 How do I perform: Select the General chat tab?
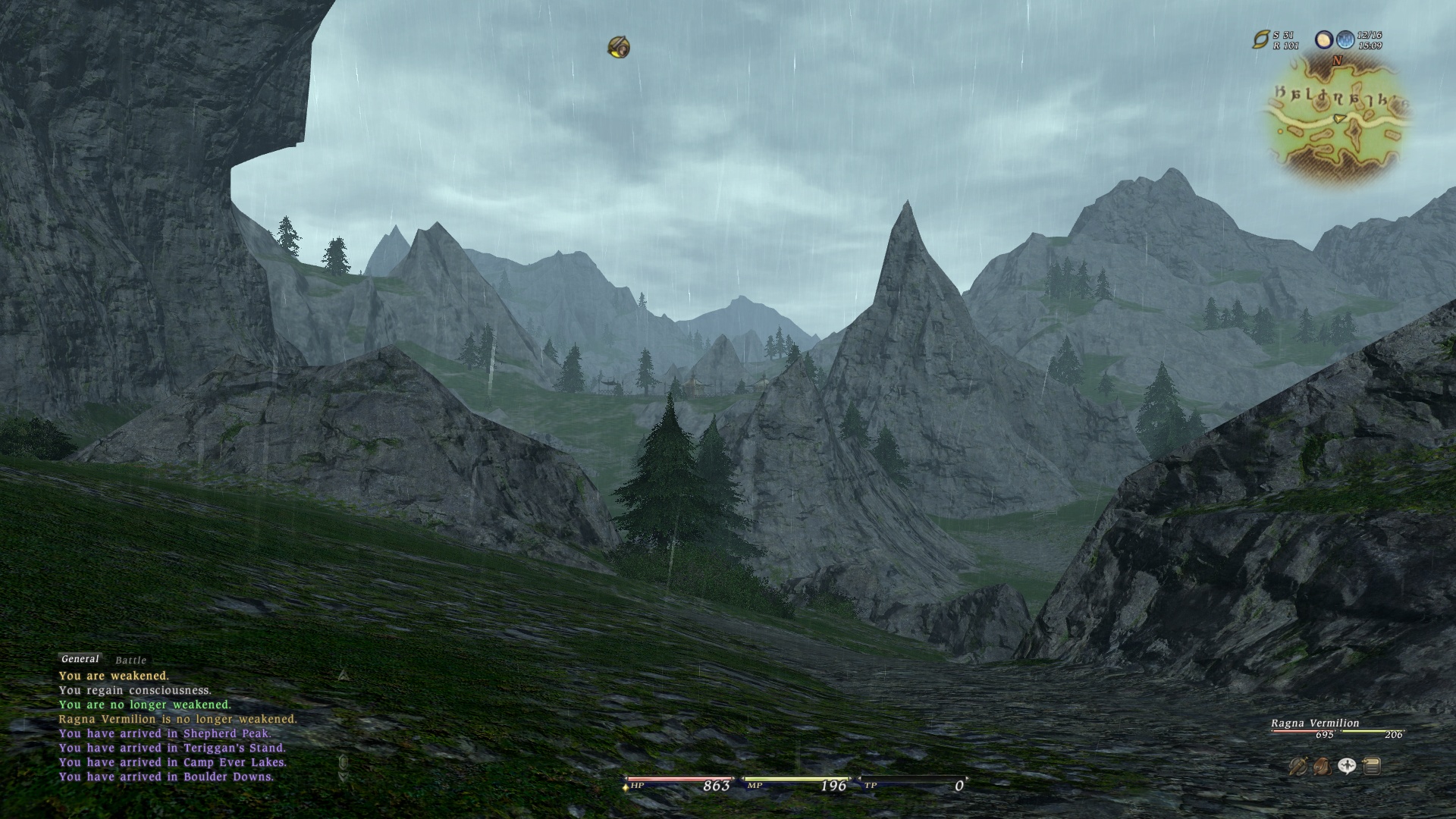click(80, 659)
